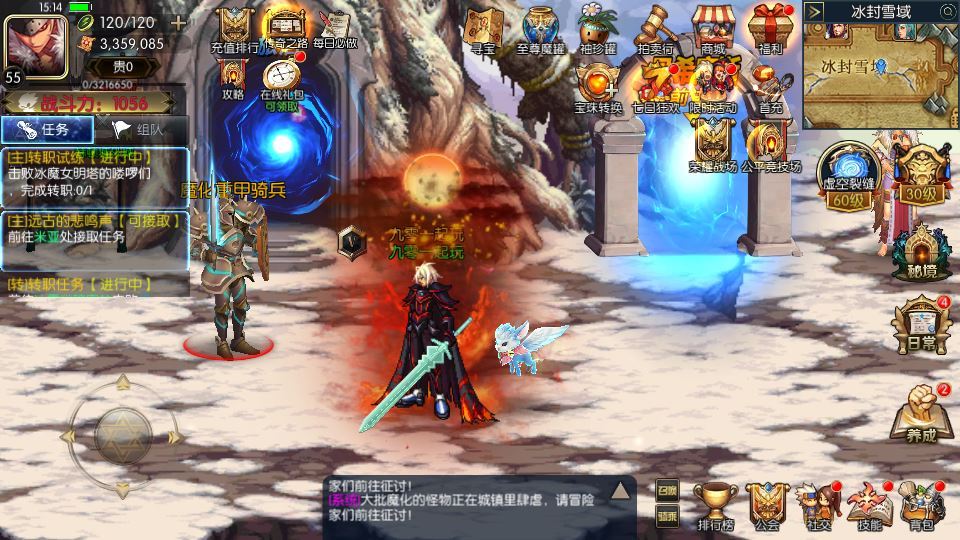This screenshot has width=960, height=540.
Task: Open the 虚空裂缝 void rift level 60
Action: click(843, 172)
